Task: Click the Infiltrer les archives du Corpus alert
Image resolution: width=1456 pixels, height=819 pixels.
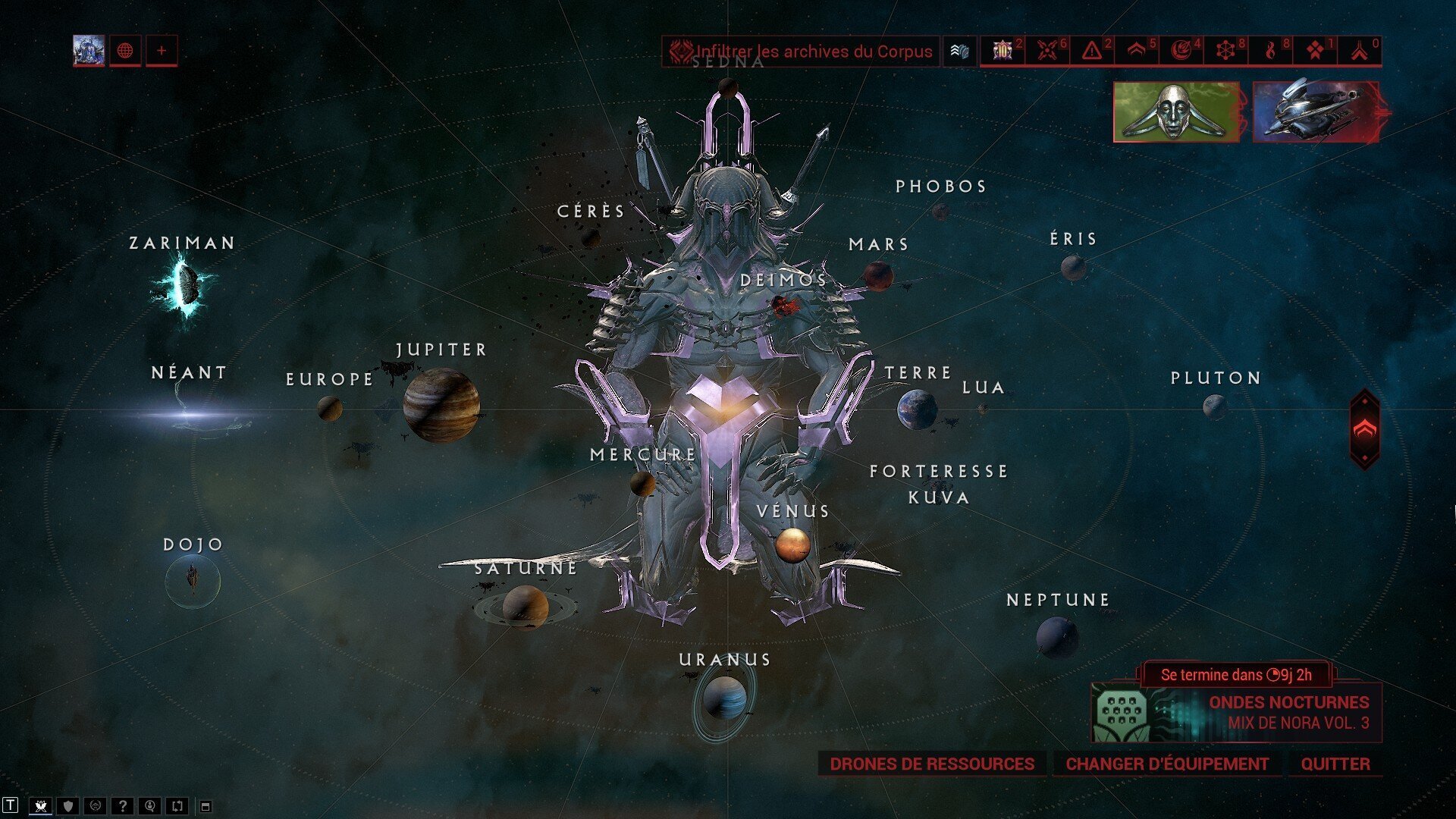Action: pos(804,52)
